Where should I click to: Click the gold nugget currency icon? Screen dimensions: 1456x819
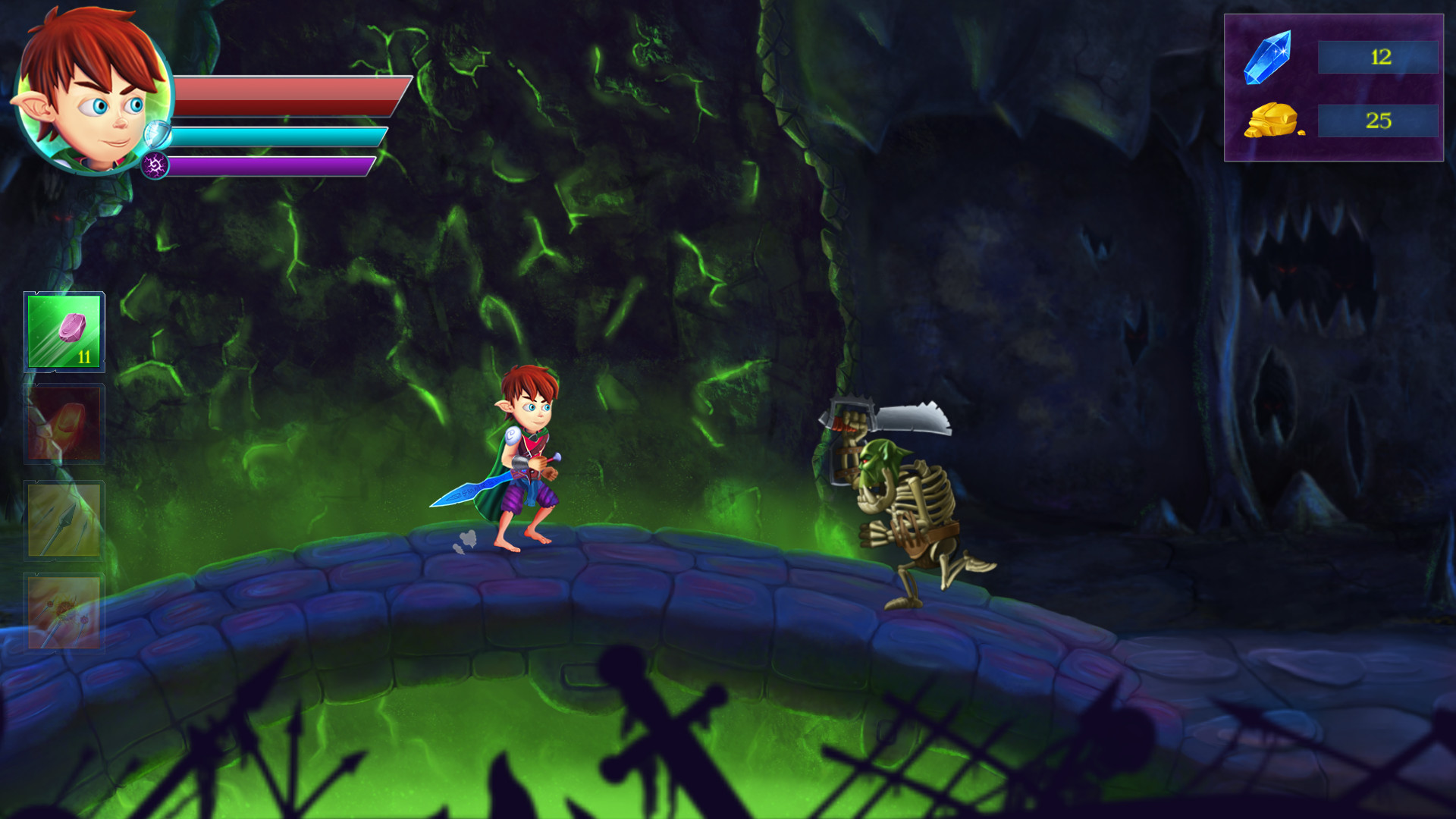(1272, 121)
